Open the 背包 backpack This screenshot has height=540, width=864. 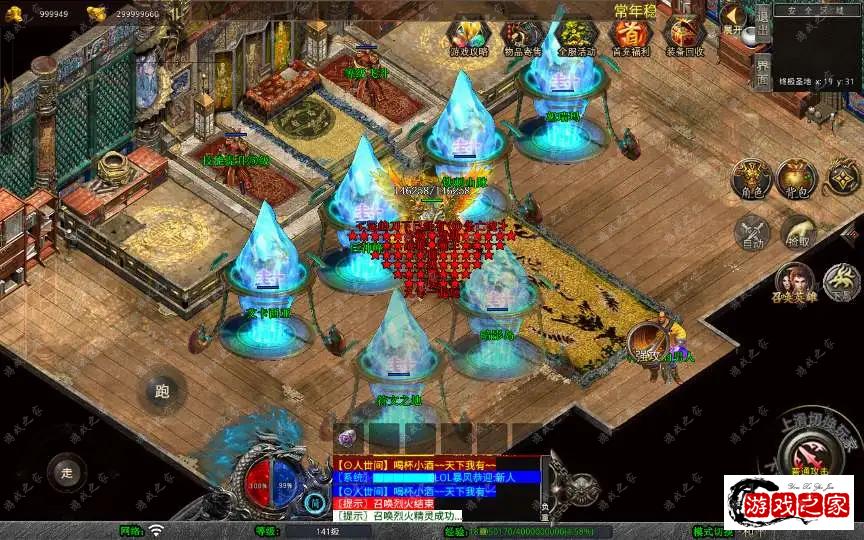797,178
